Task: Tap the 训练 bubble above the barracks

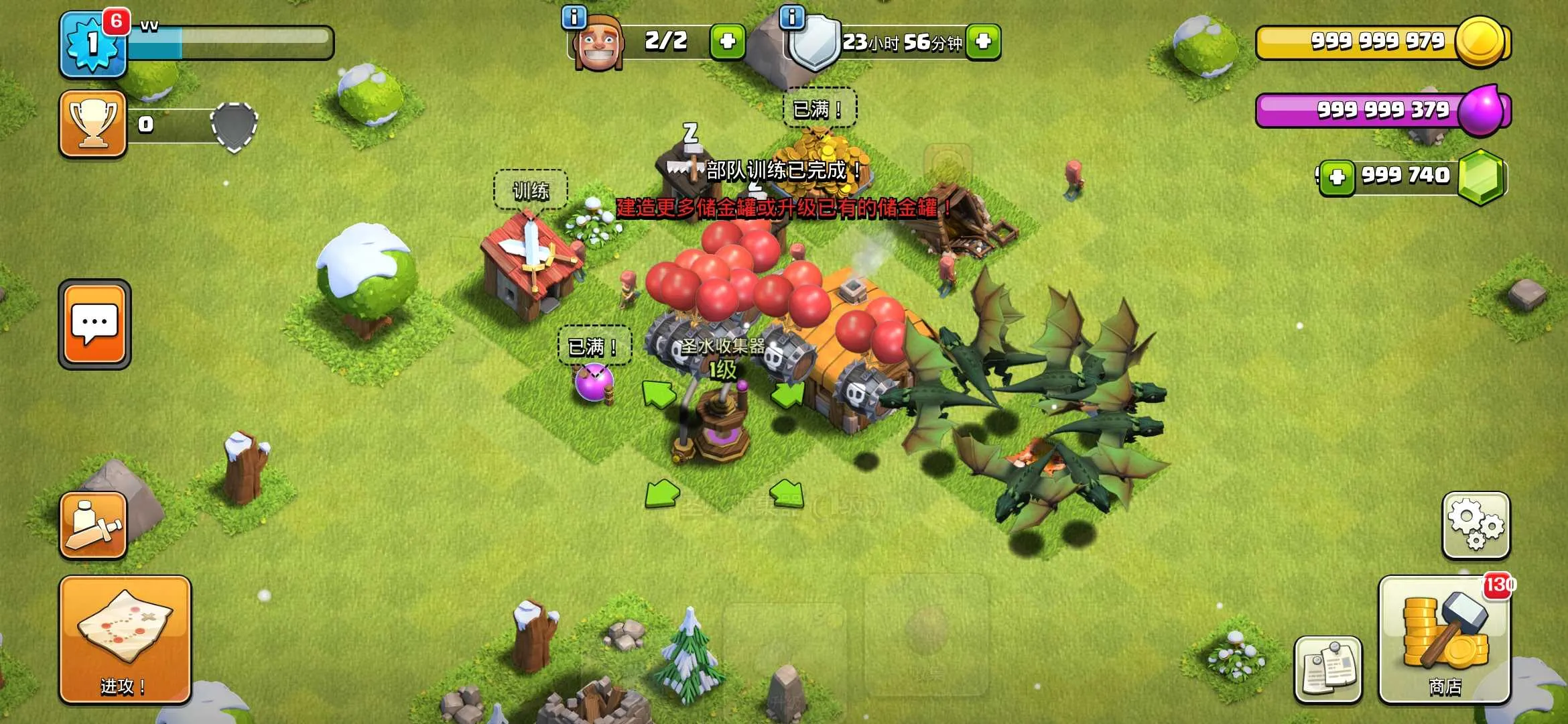Action: coord(531,191)
